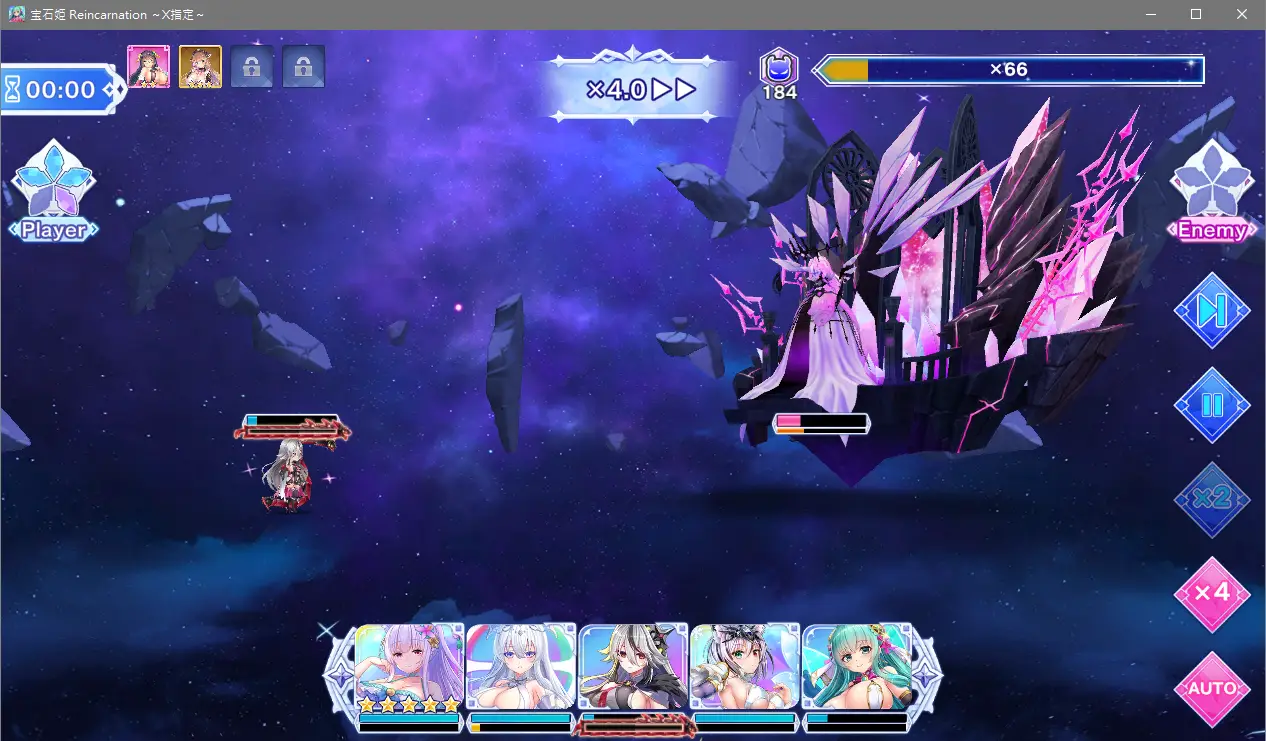Click the gold-framed support character portrait
This screenshot has height=741, width=1266.
pyautogui.click(x=200, y=67)
